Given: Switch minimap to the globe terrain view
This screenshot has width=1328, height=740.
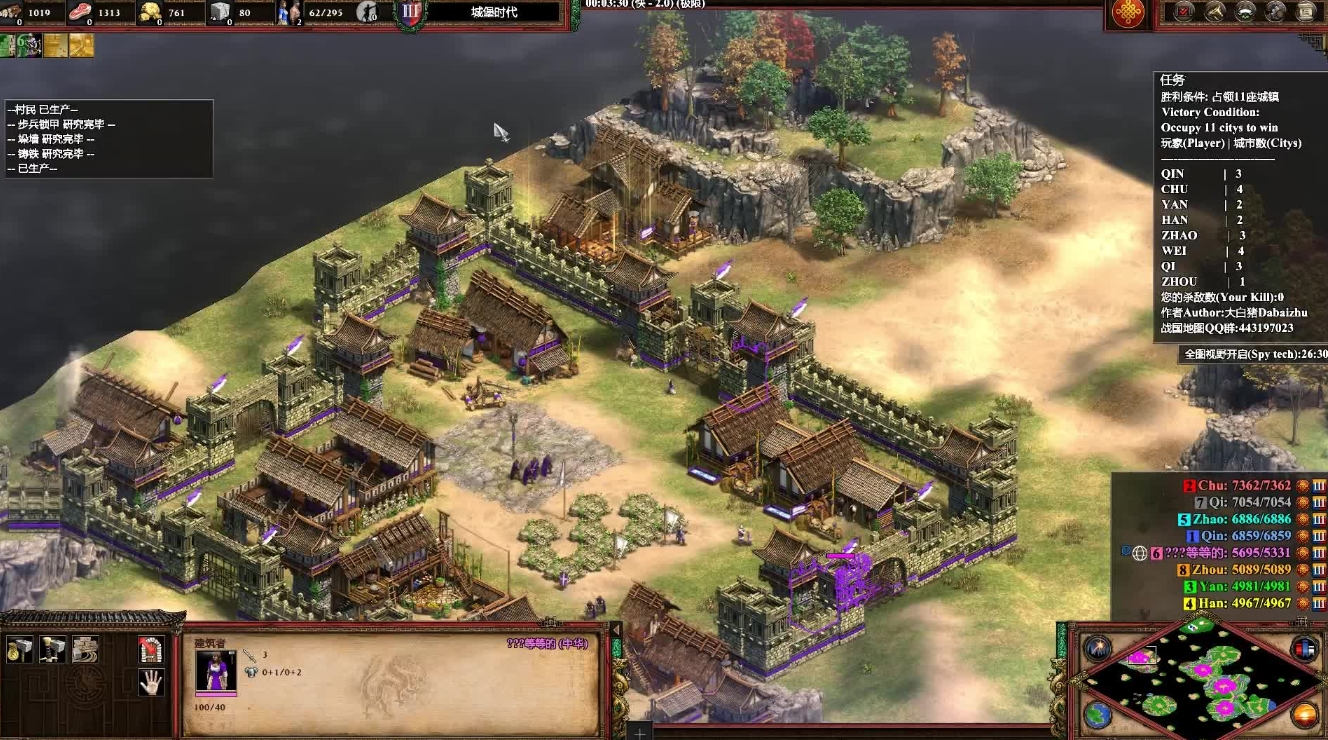Looking at the screenshot, I should (1097, 714).
